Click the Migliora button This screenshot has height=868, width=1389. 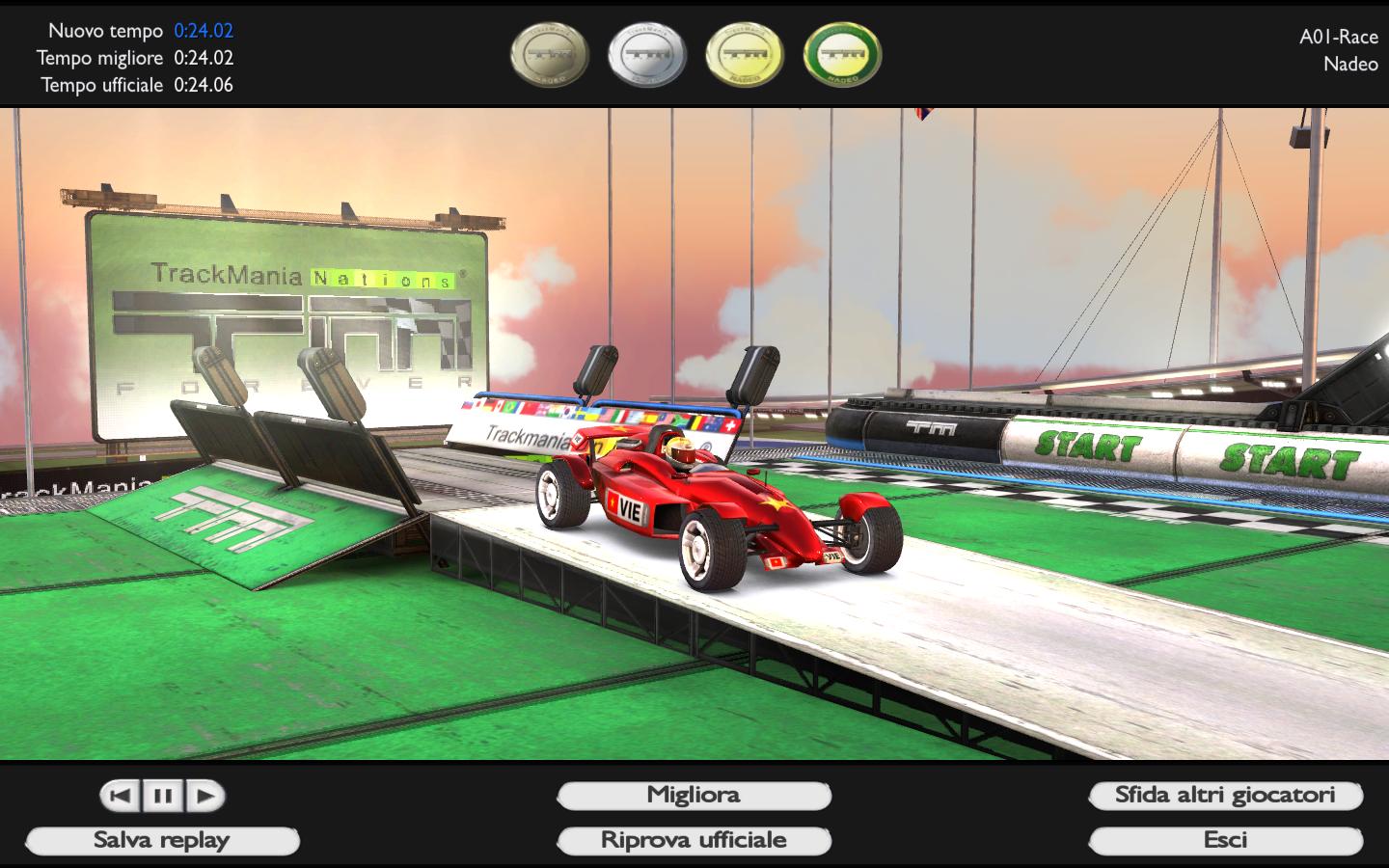tap(694, 796)
